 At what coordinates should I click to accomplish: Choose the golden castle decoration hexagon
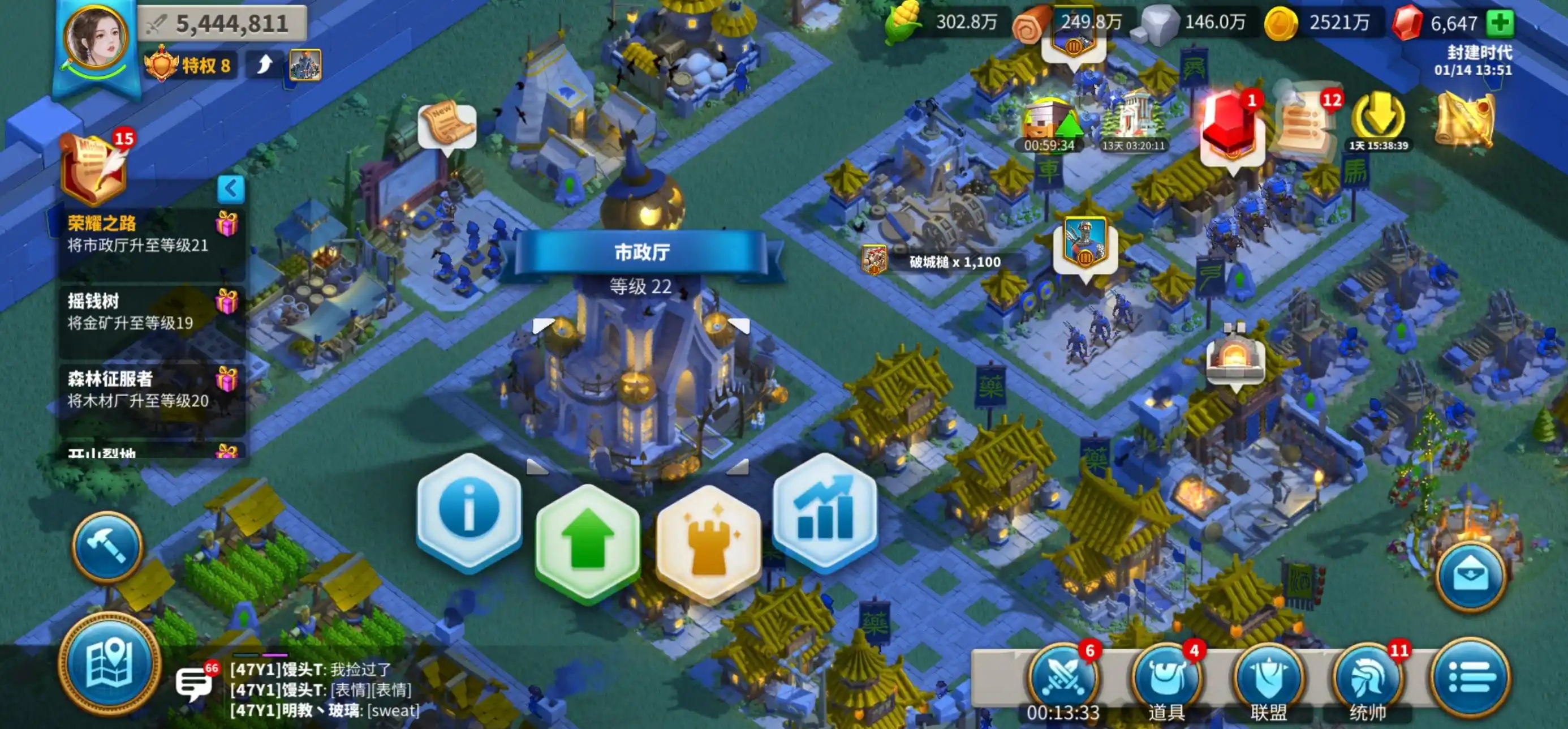click(709, 544)
